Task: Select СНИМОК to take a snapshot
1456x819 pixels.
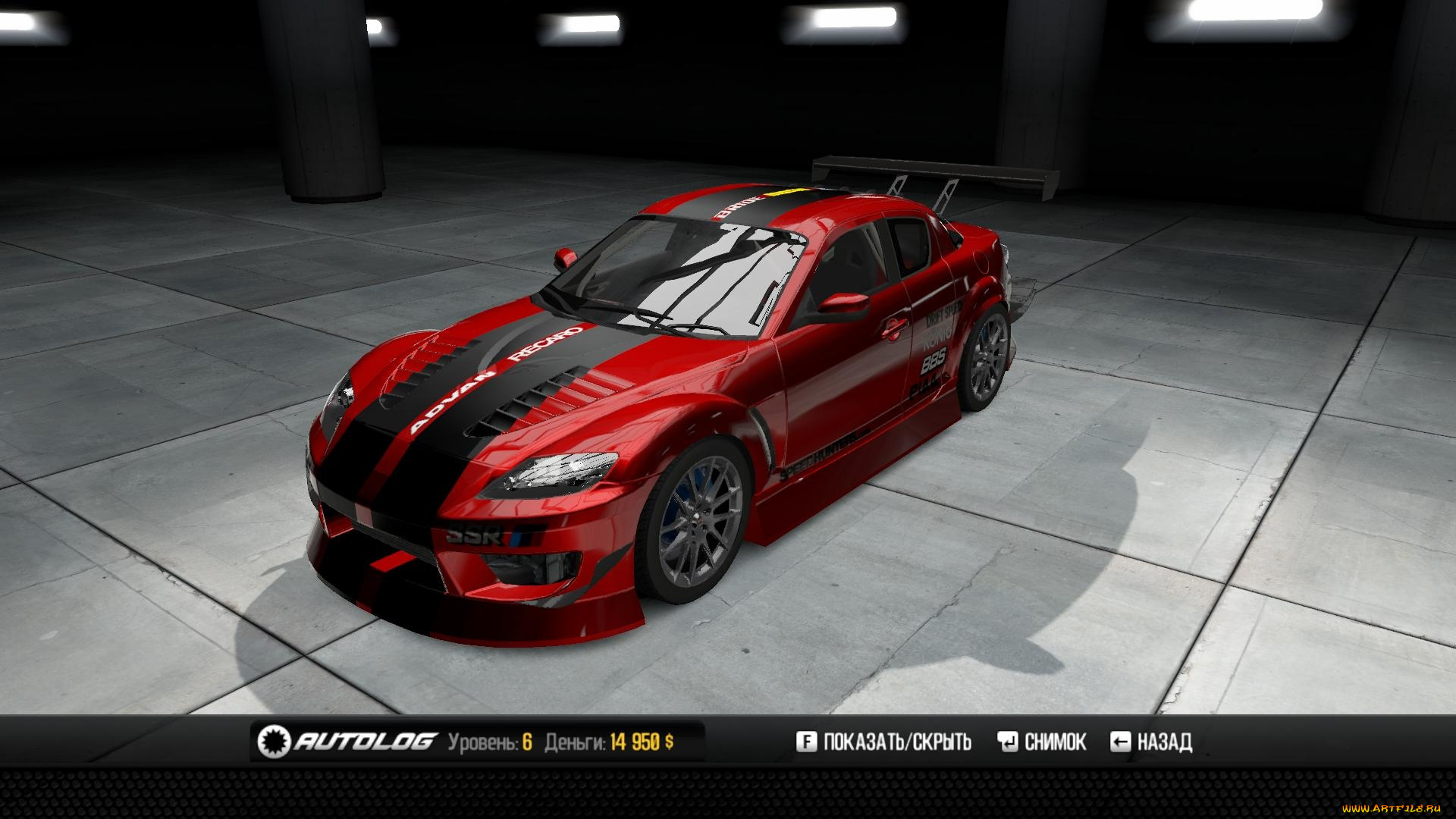Action: 1056,741
